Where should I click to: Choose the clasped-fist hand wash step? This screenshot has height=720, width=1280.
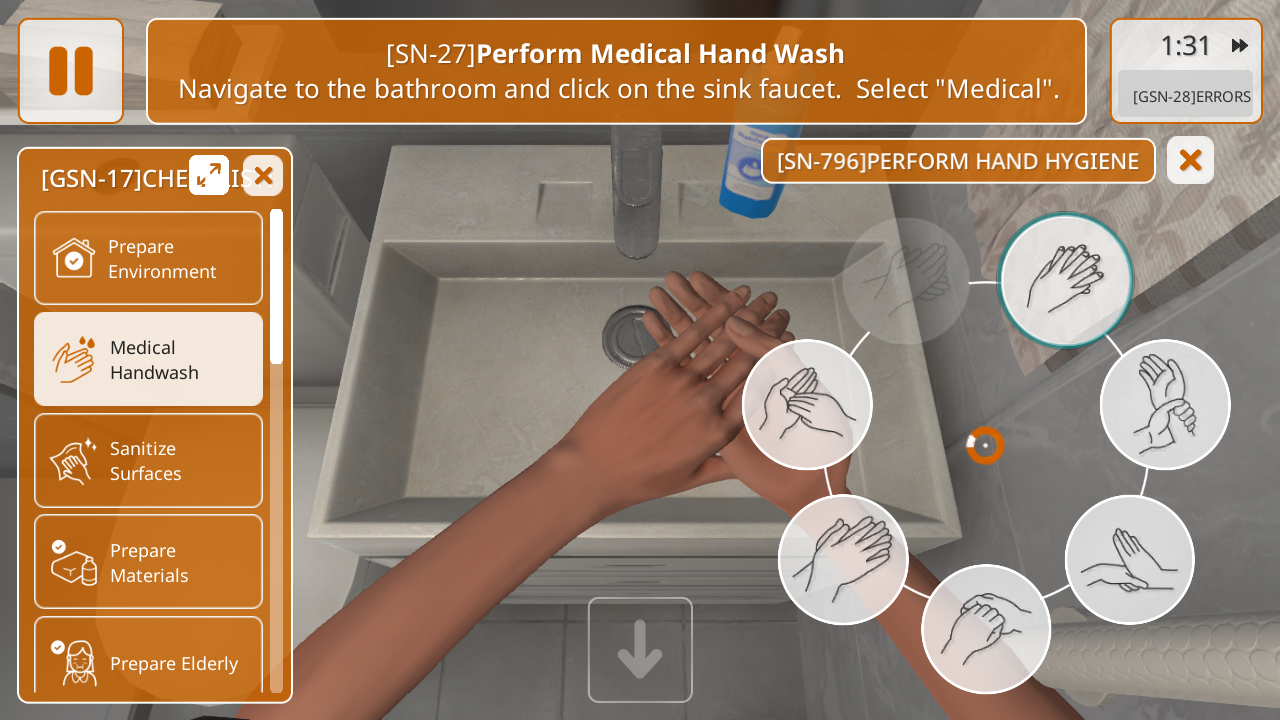(986, 629)
